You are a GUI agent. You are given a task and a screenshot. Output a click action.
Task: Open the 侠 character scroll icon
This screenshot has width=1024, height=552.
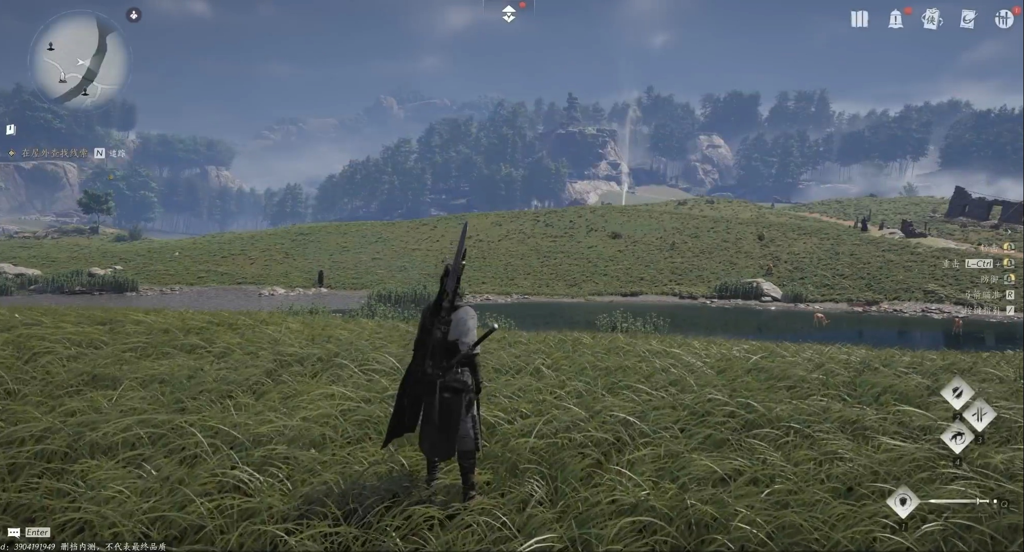point(931,19)
